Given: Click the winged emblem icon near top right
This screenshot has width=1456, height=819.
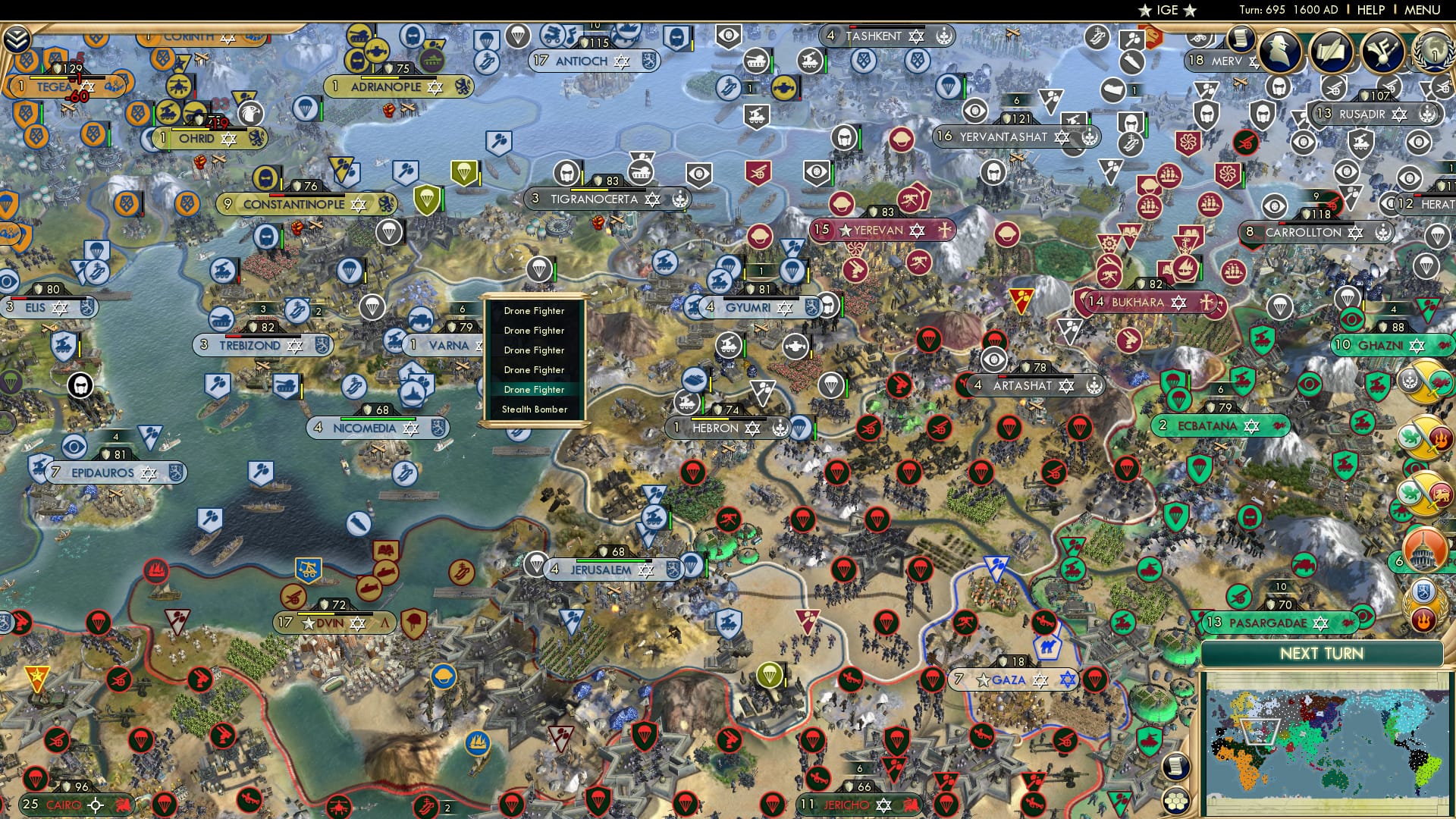Looking at the screenshot, I should coord(1382,49).
